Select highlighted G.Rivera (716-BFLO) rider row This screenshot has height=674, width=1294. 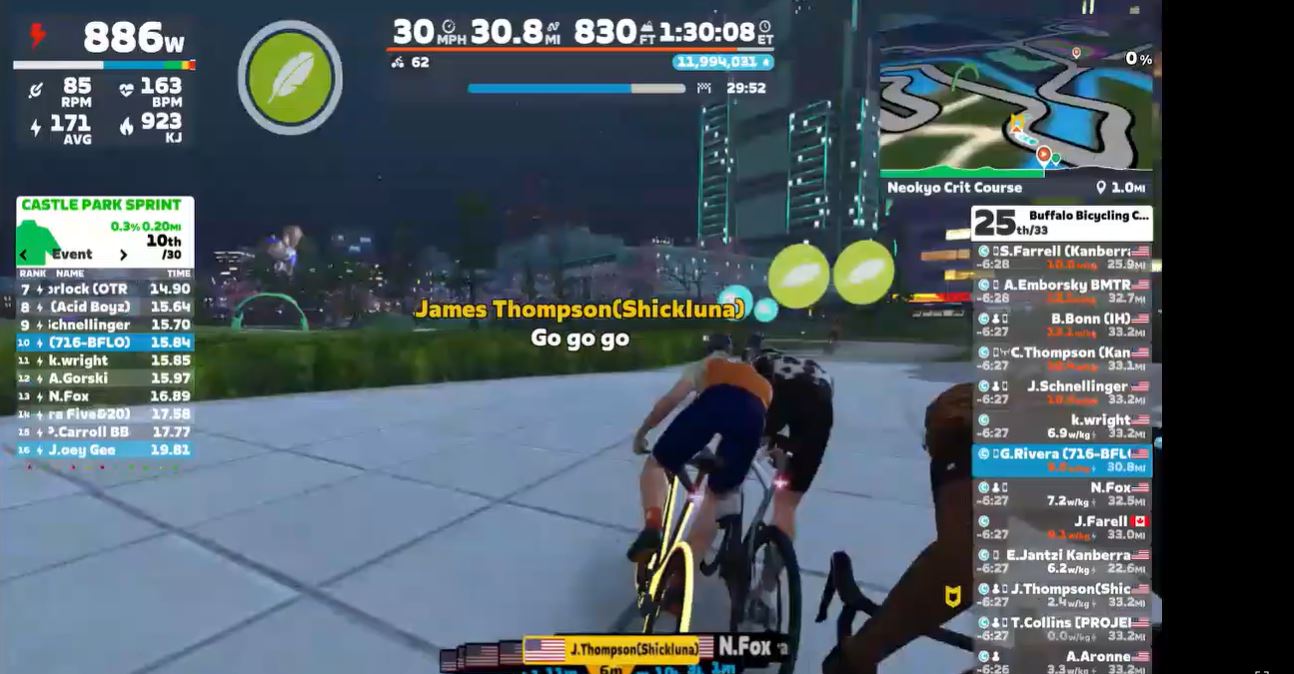[x=1062, y=460]
